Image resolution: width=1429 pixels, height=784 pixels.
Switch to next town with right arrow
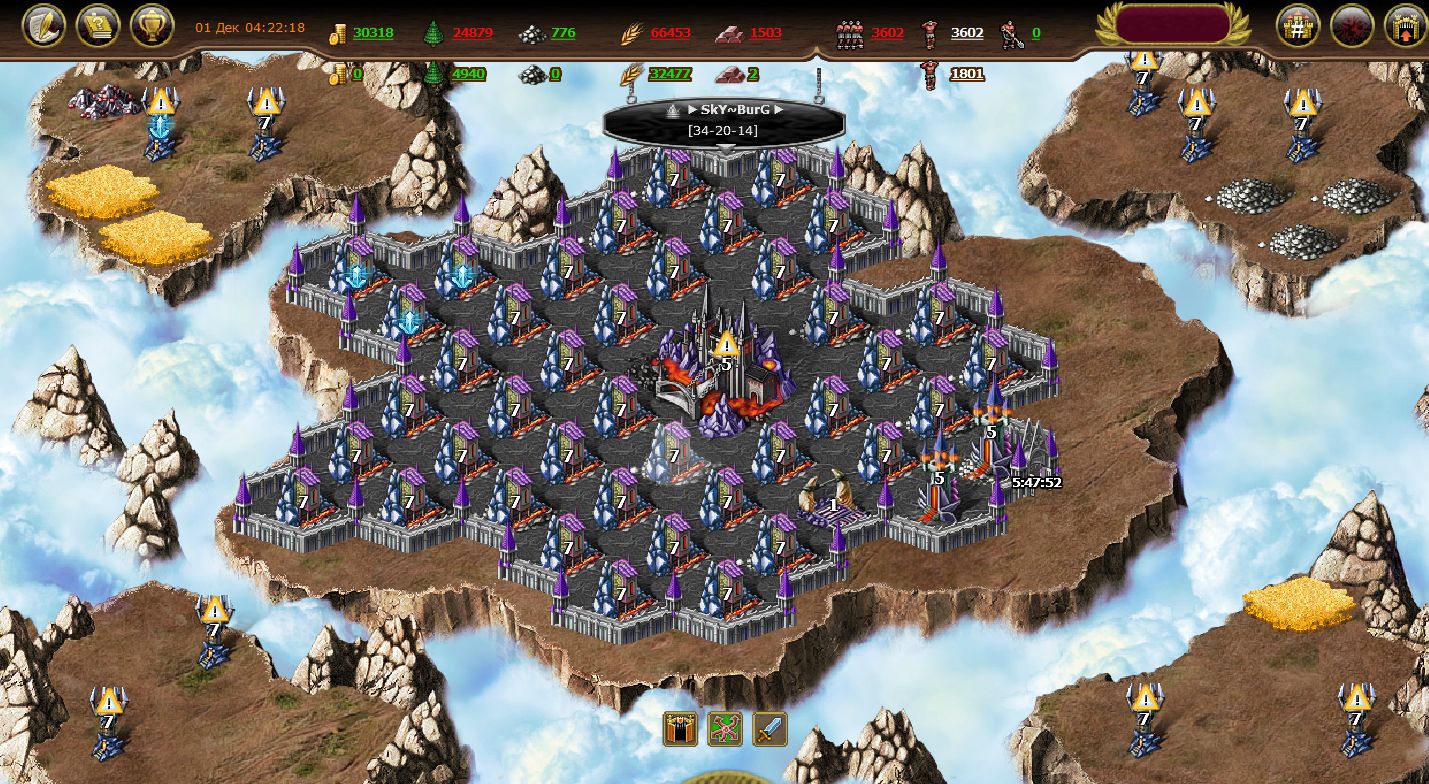[779, 110]
